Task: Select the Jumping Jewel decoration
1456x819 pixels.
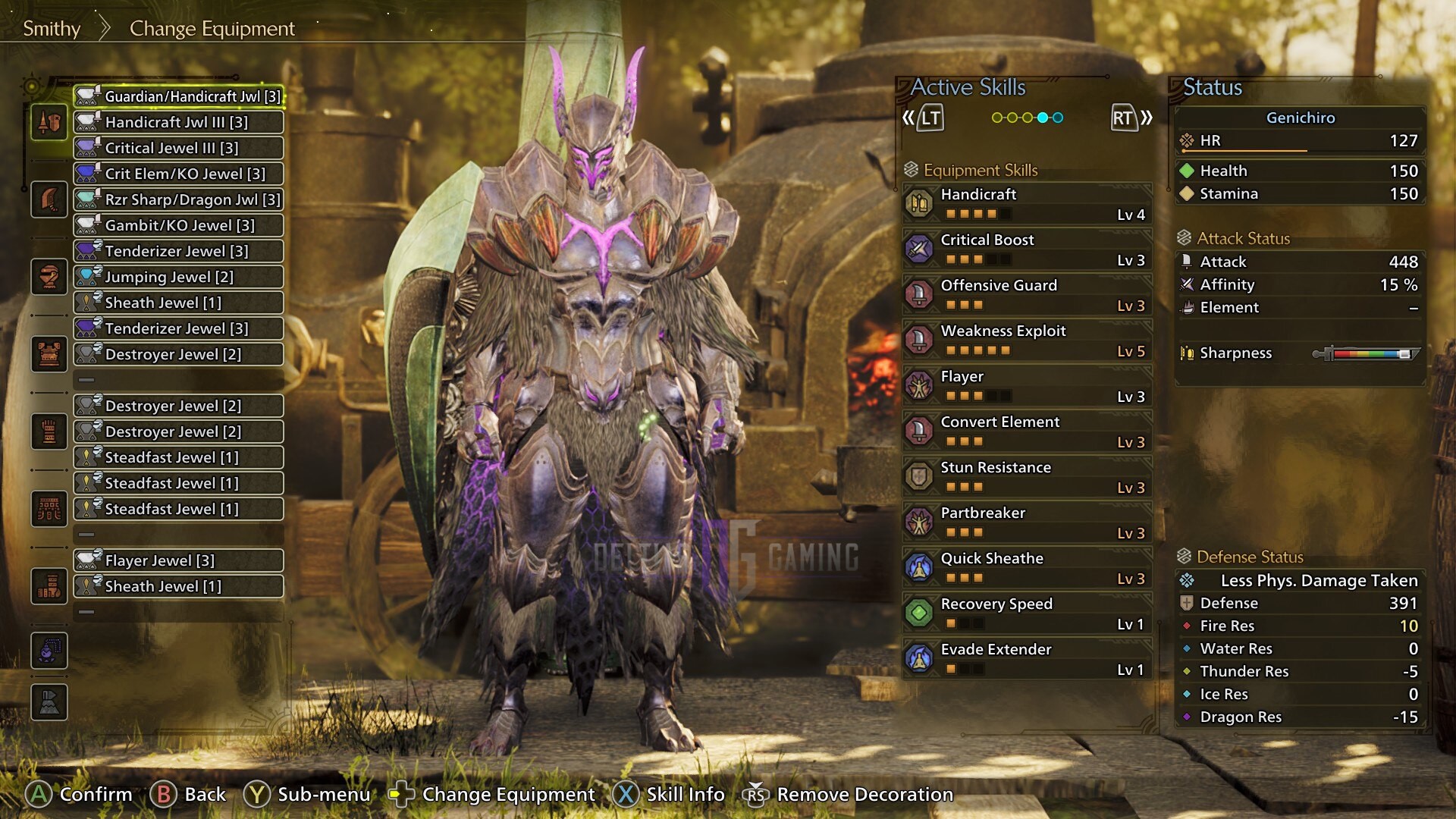Action: (179, 277)
